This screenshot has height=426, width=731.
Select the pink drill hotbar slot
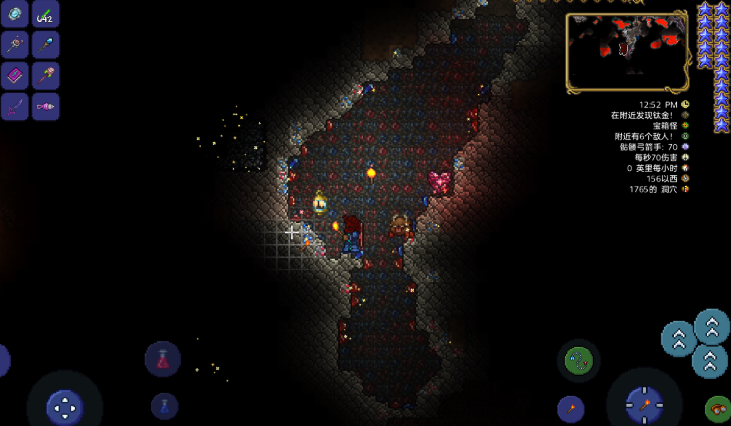[x=46, y=107]
